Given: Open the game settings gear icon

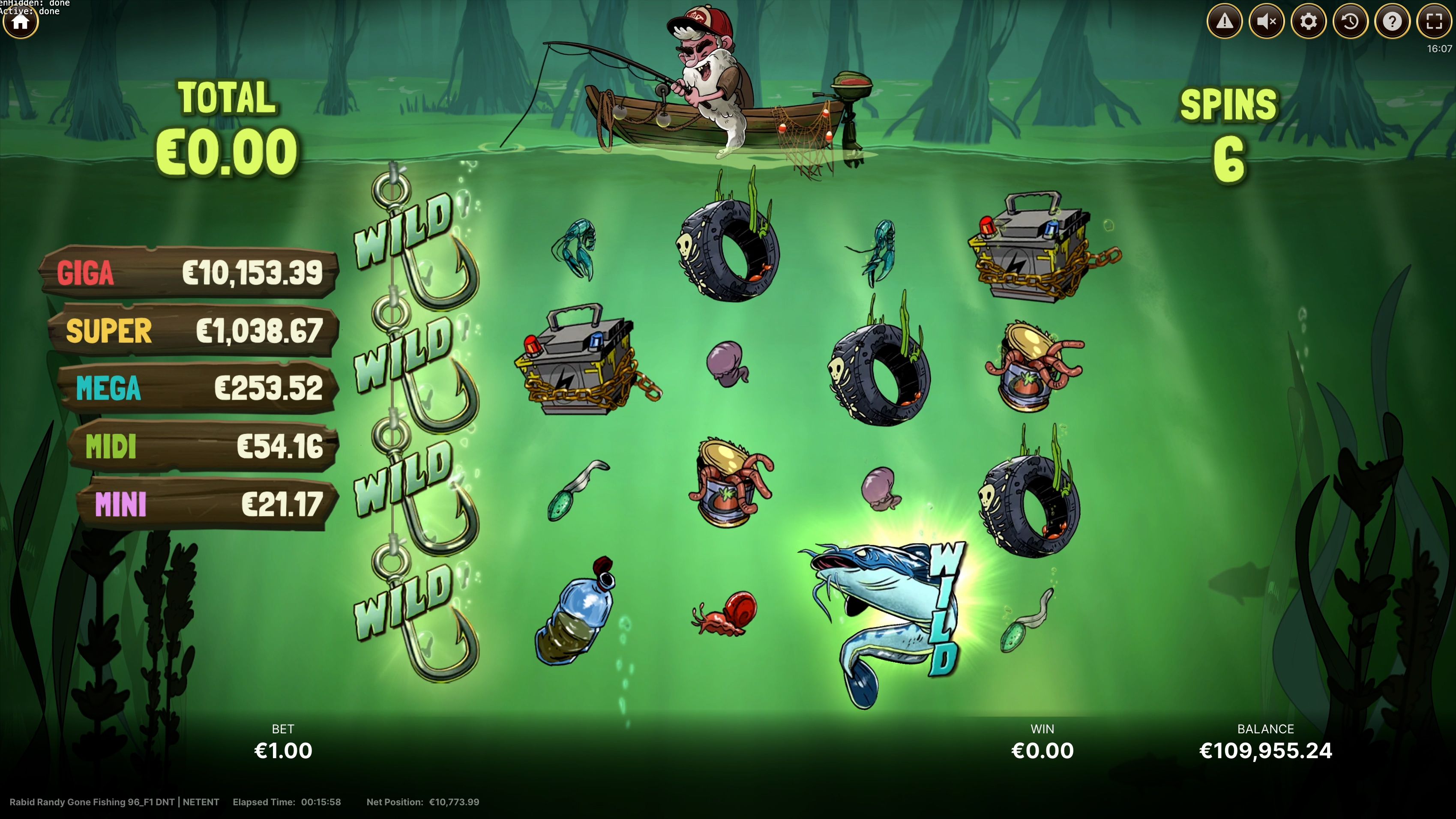Looking at the screenshot, I should pos(1309,21).
